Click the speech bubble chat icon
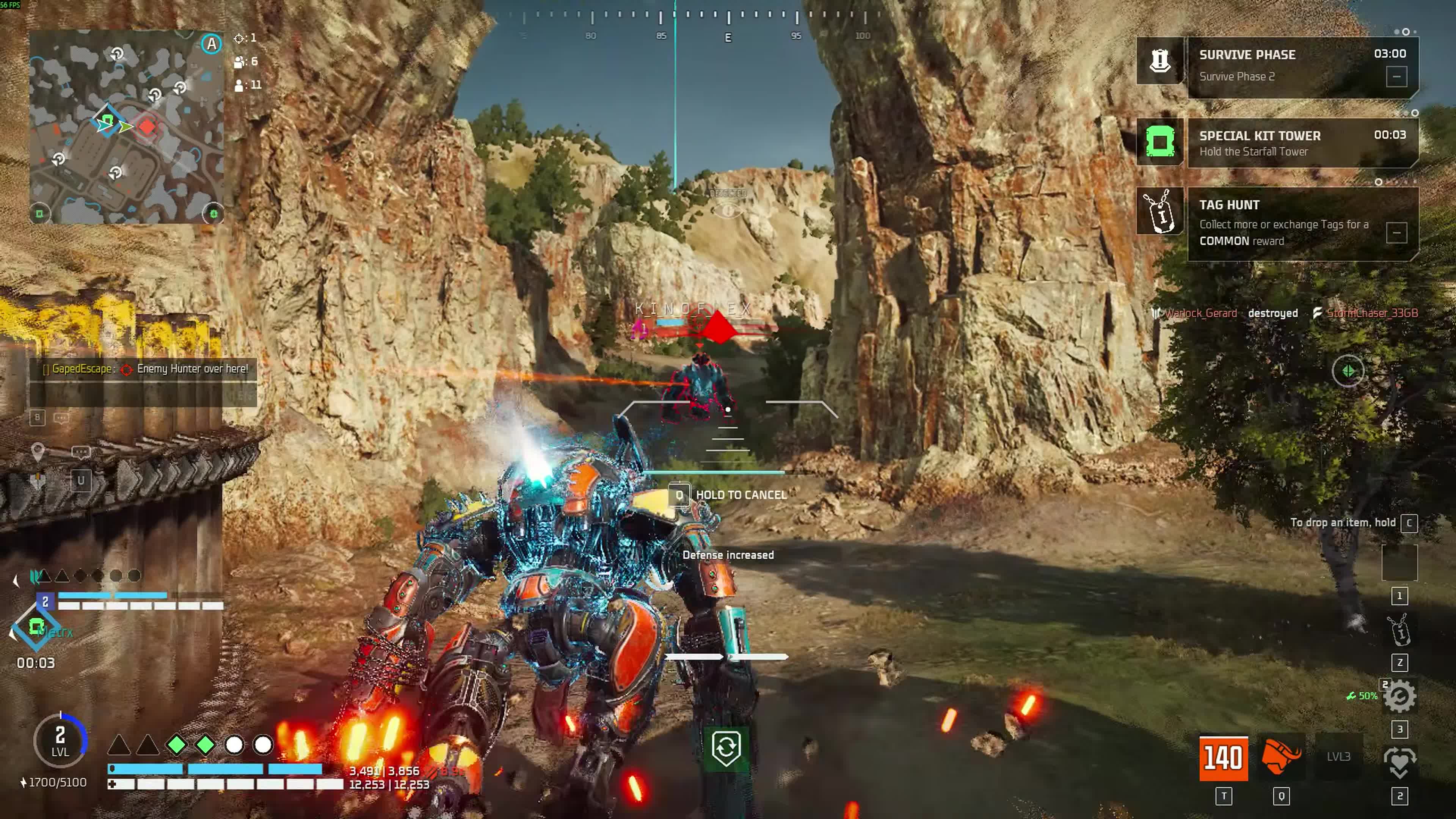Screen dimensions: 1456x819 61,418
